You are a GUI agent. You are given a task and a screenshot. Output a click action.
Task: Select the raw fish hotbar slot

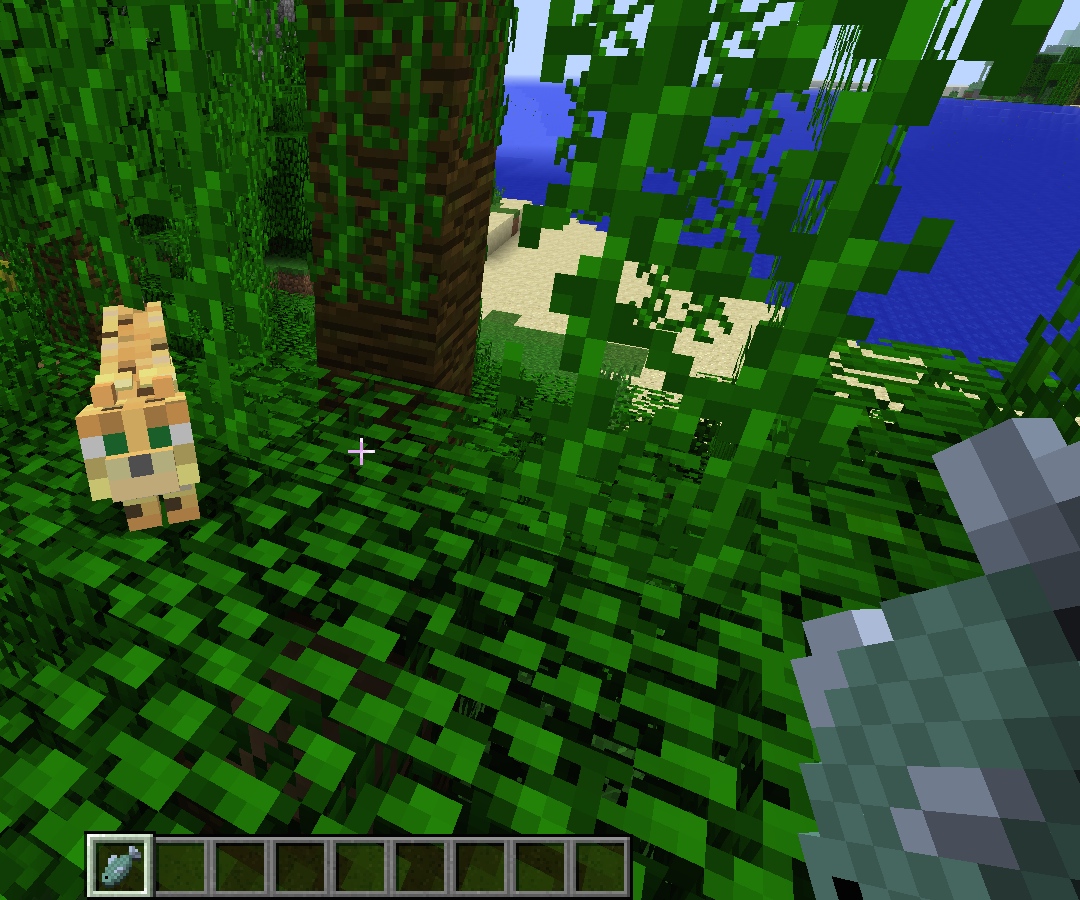(x=121, y=865)
